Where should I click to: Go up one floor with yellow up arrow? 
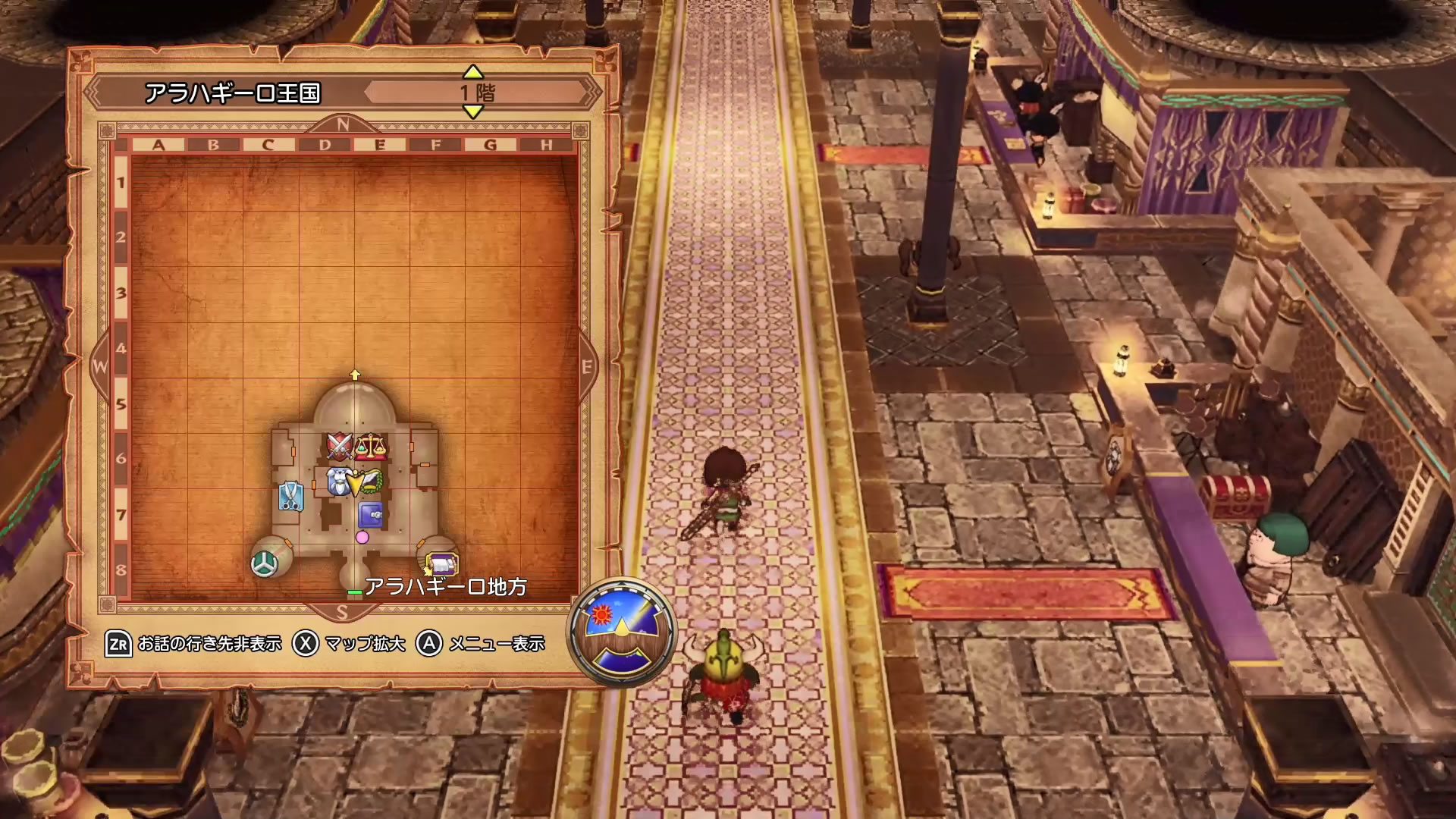[x=472, y=72]
